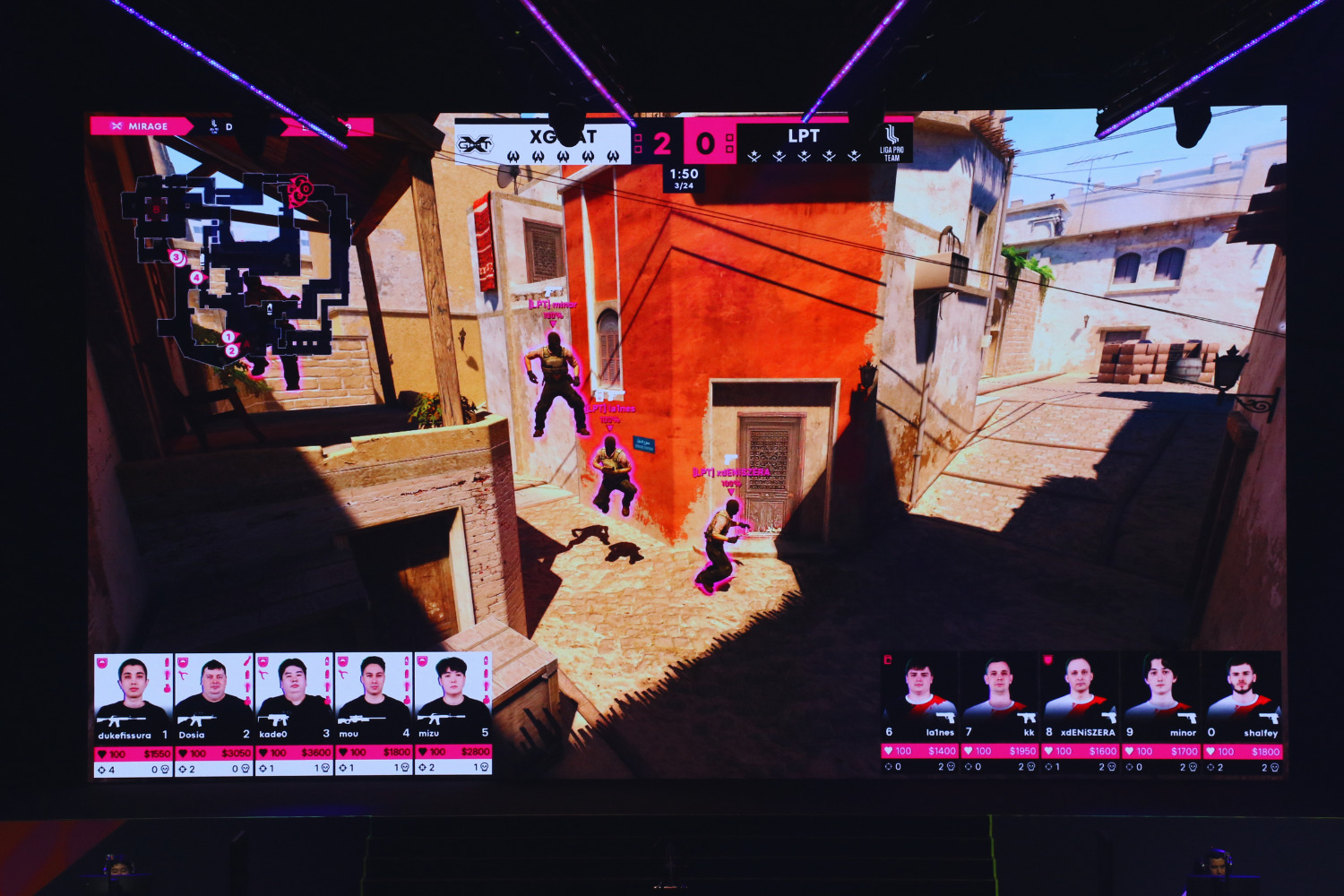Click the XGOAT team logo in the scoreboard
The width and height of the screenshot is (1344, 896).
click(x=476, y=142)
